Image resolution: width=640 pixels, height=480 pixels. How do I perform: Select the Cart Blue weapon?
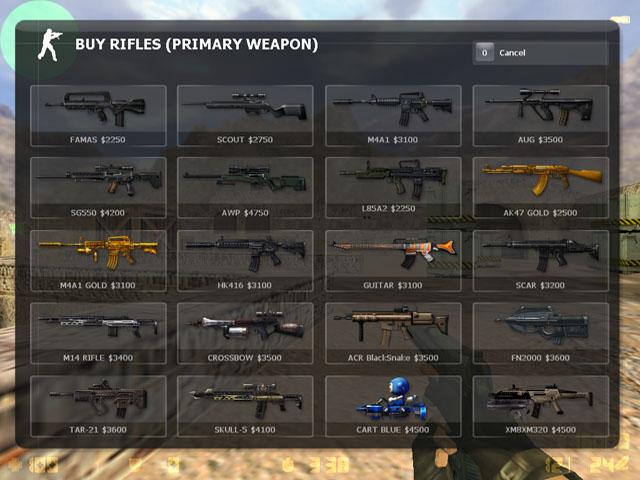[x=393, y=405]
